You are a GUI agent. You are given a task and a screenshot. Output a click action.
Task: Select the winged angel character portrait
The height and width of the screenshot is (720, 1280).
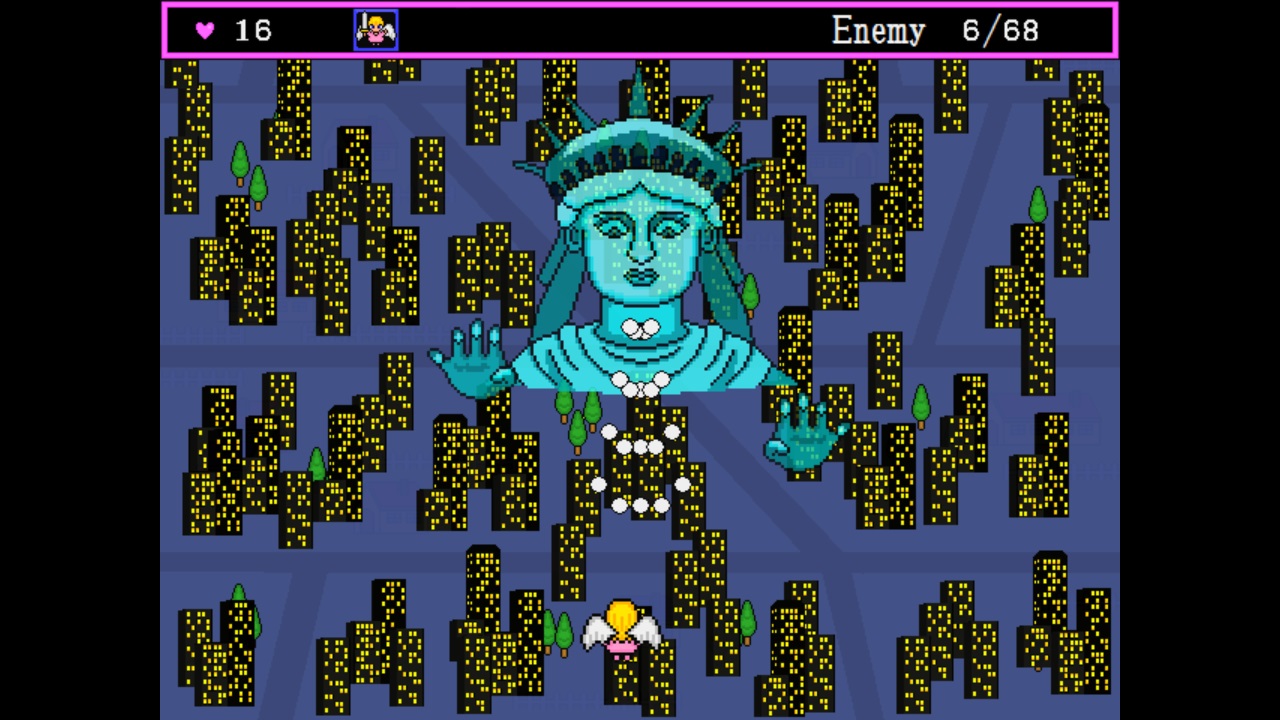click(x=375, y=29)
